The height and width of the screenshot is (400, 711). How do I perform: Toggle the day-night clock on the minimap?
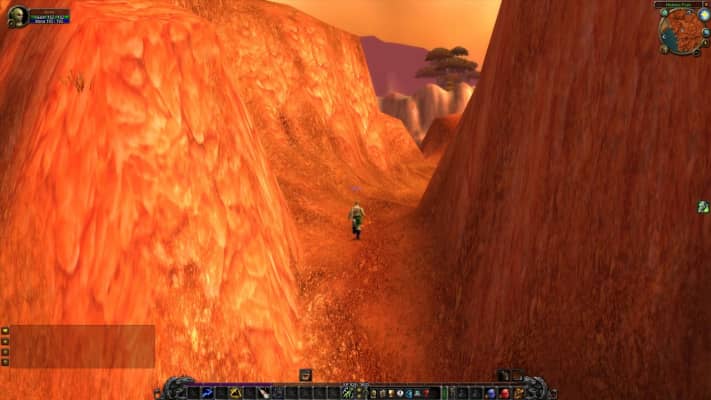click(x=704, y=15)
